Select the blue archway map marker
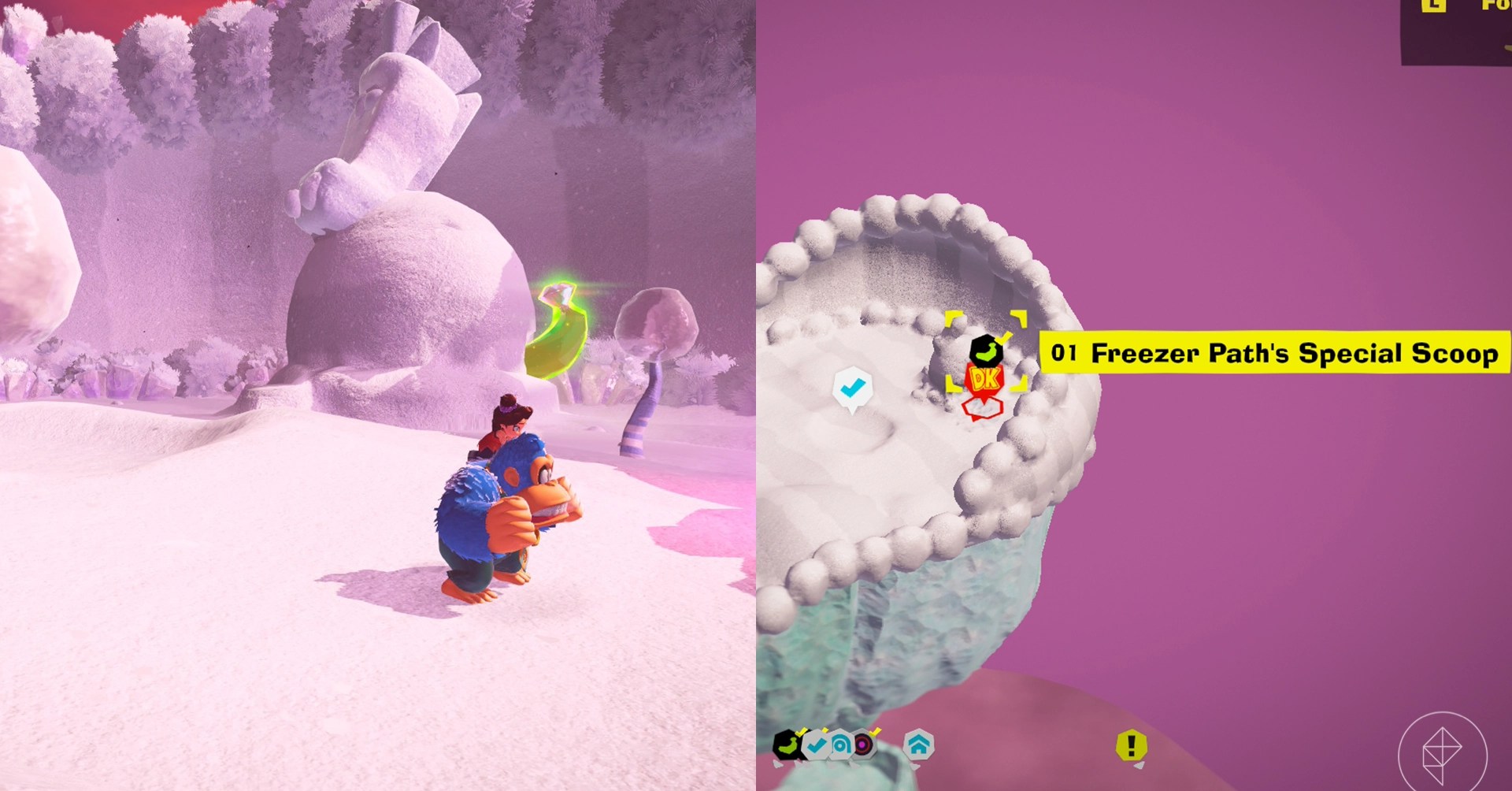Viewport: 1512px width, 791px height. [x=841, y=745]
